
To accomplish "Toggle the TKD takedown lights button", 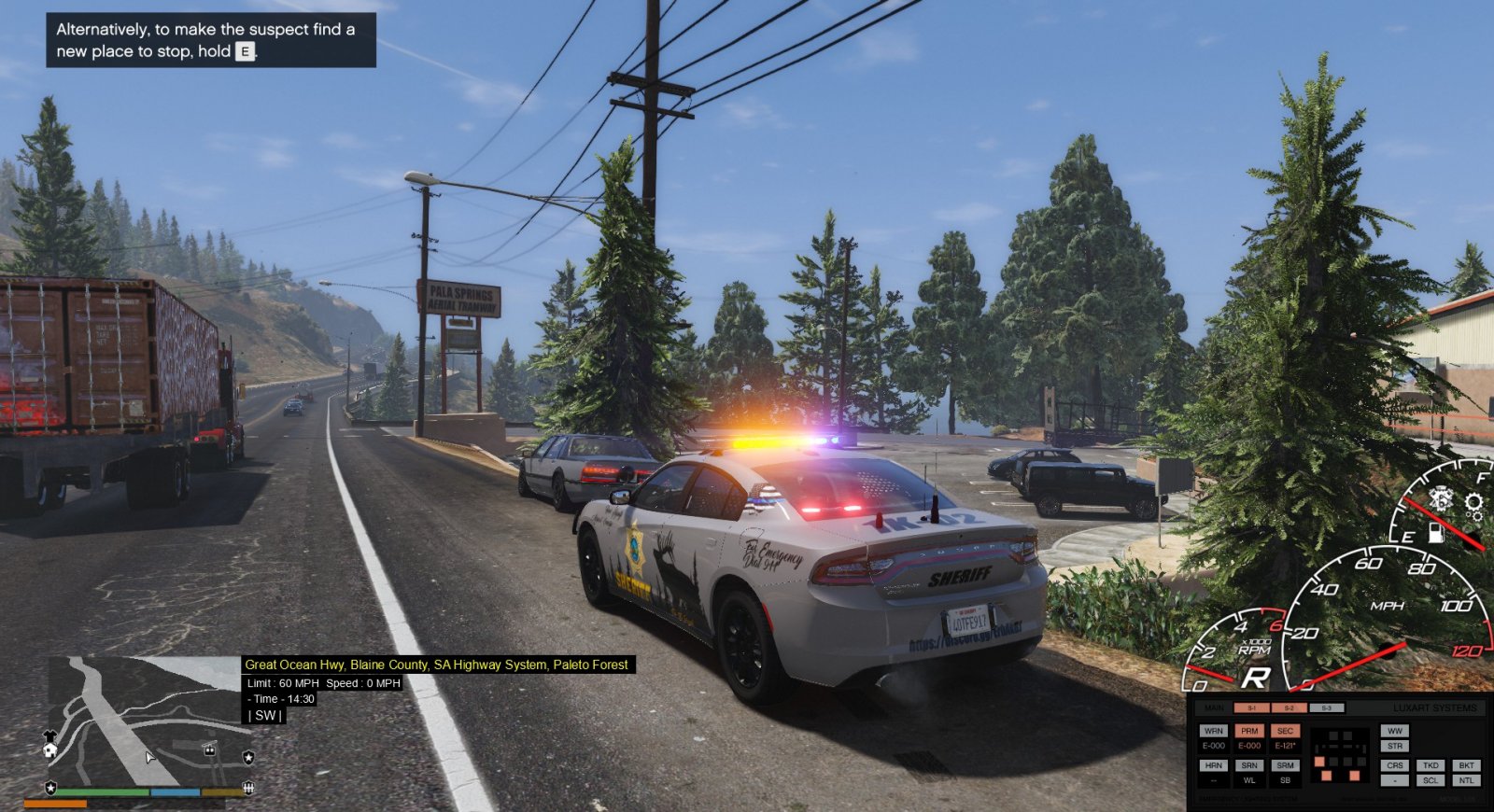I will 1431,765.
